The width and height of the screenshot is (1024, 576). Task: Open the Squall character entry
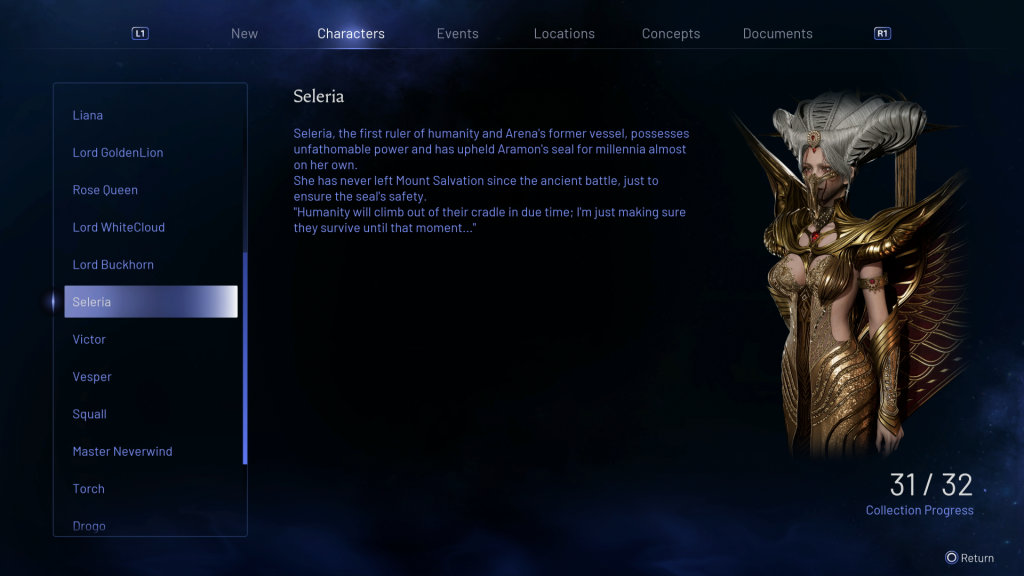[x=90, y=414]
